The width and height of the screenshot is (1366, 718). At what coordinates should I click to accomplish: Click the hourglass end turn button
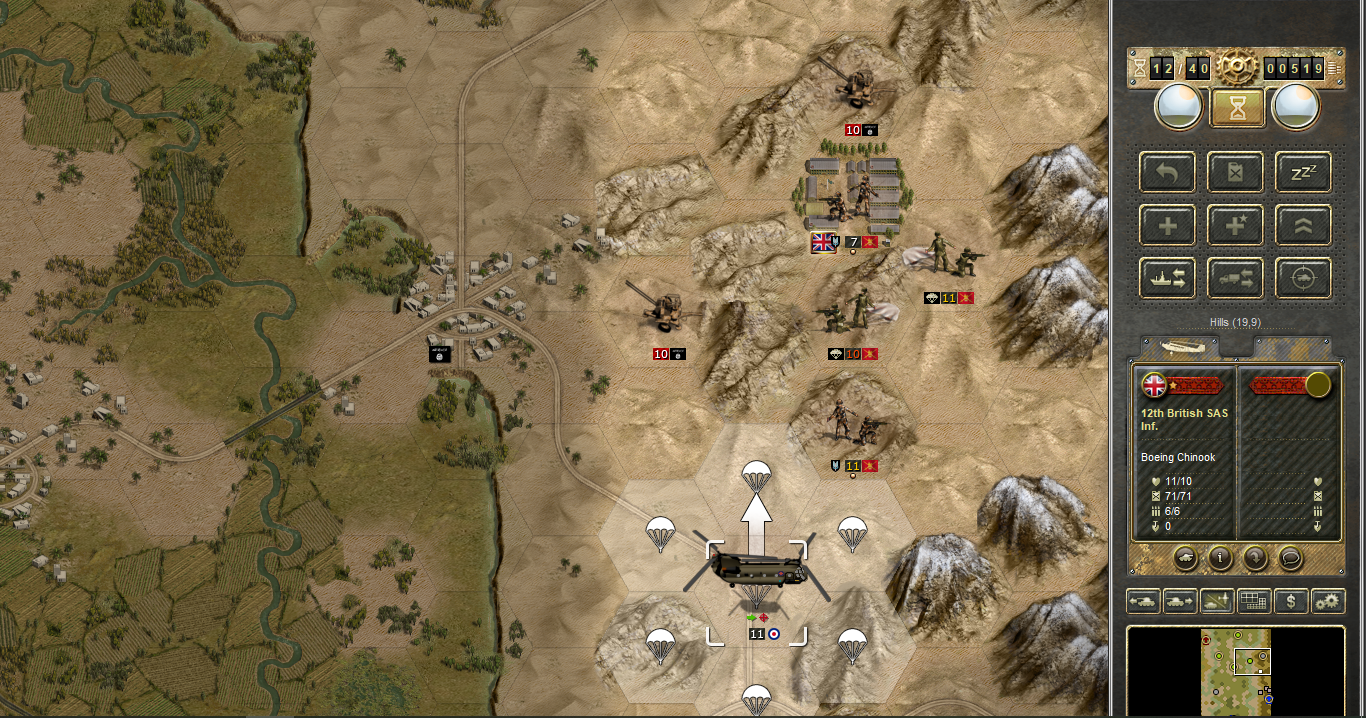[x=1237, y=107]
